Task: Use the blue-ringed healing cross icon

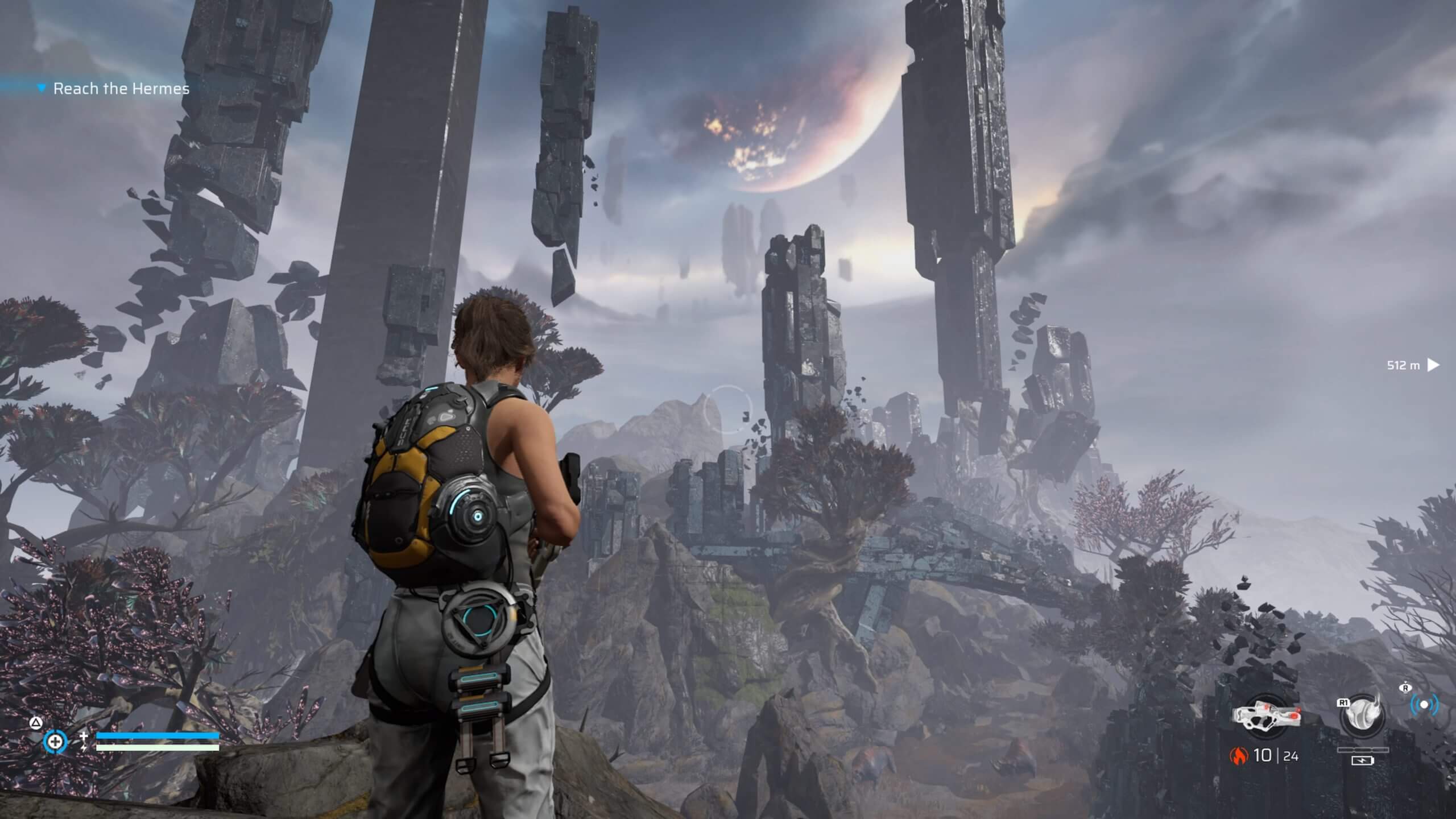Action: pyautogui.click(x=55, y=742)
